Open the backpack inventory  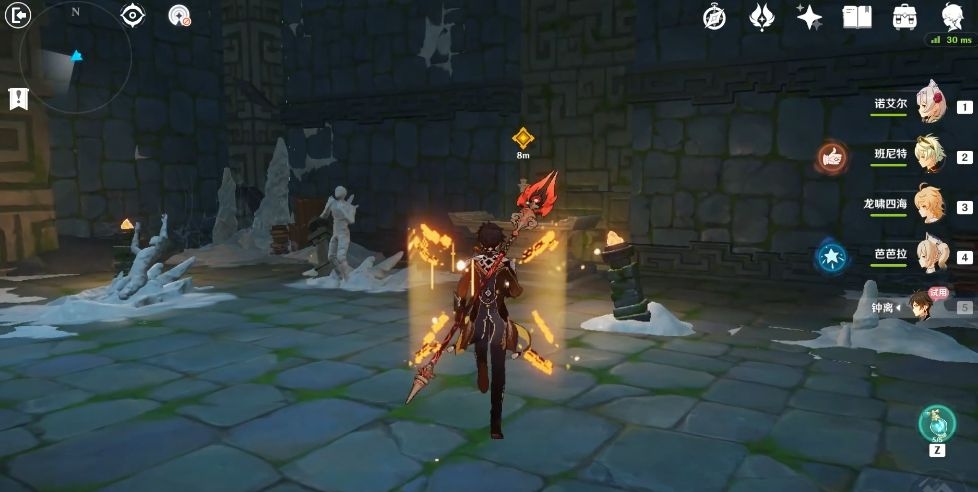point(905,17)
